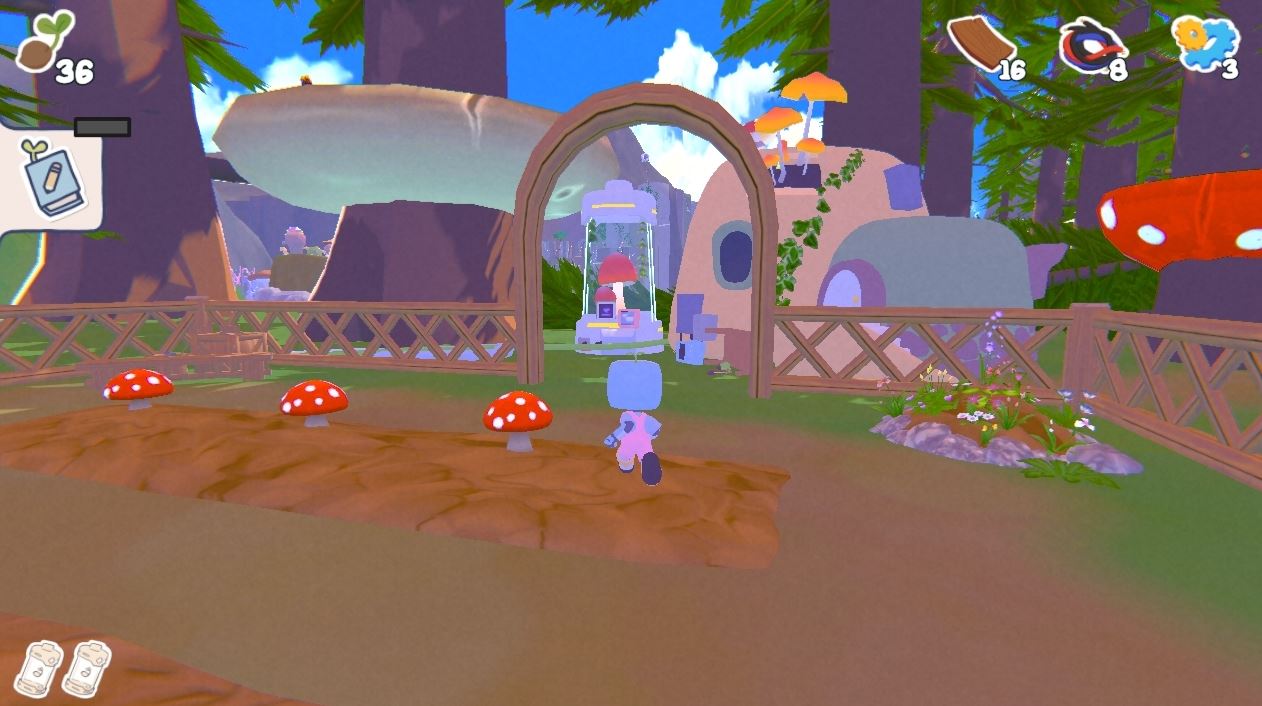Image resolution: width=1262 pixels, height=706 pixels.
Task: Select the wooden plank resource icon
Action: point(980,43)
